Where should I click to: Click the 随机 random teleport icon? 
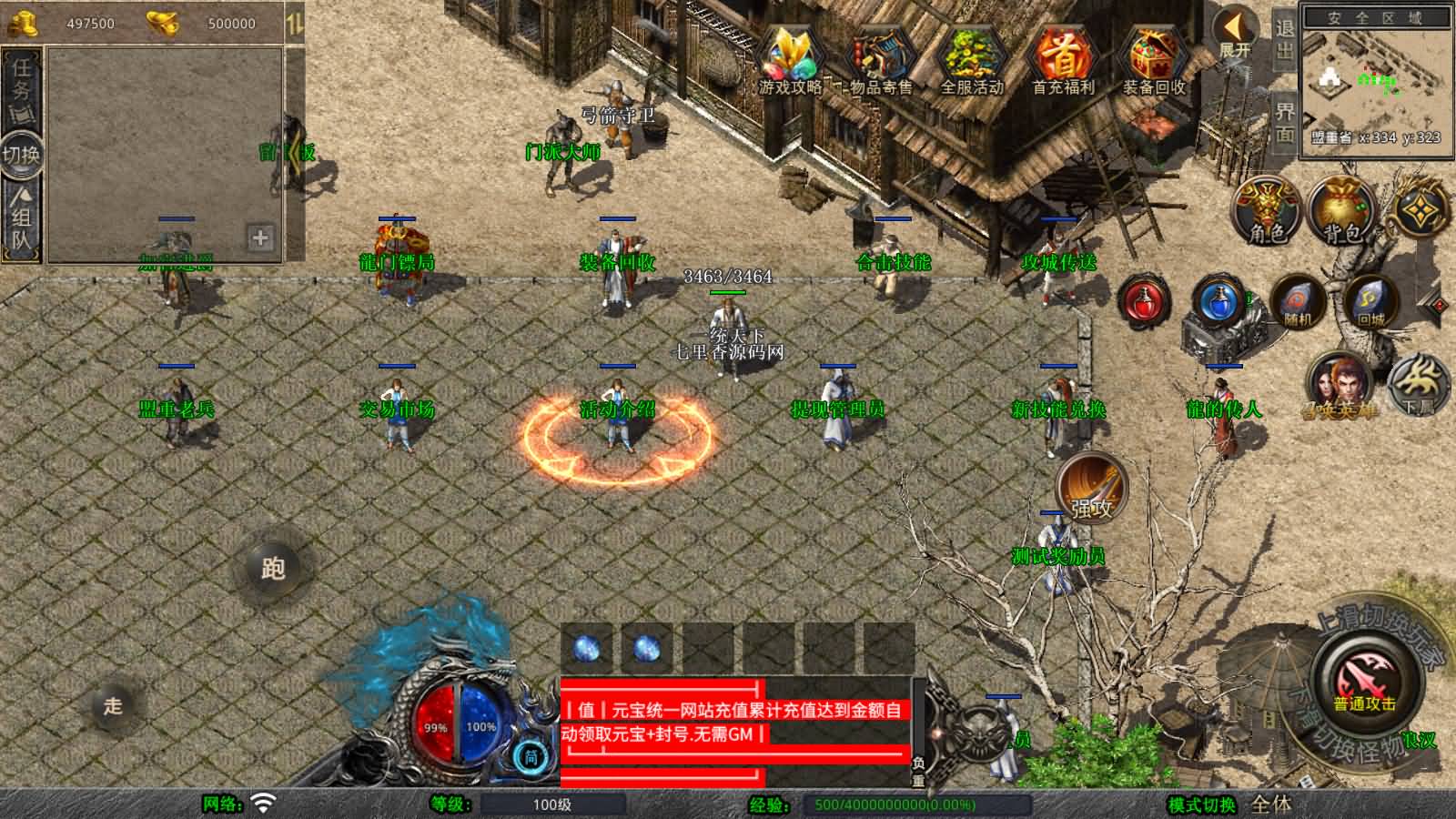pos(1296,304)
